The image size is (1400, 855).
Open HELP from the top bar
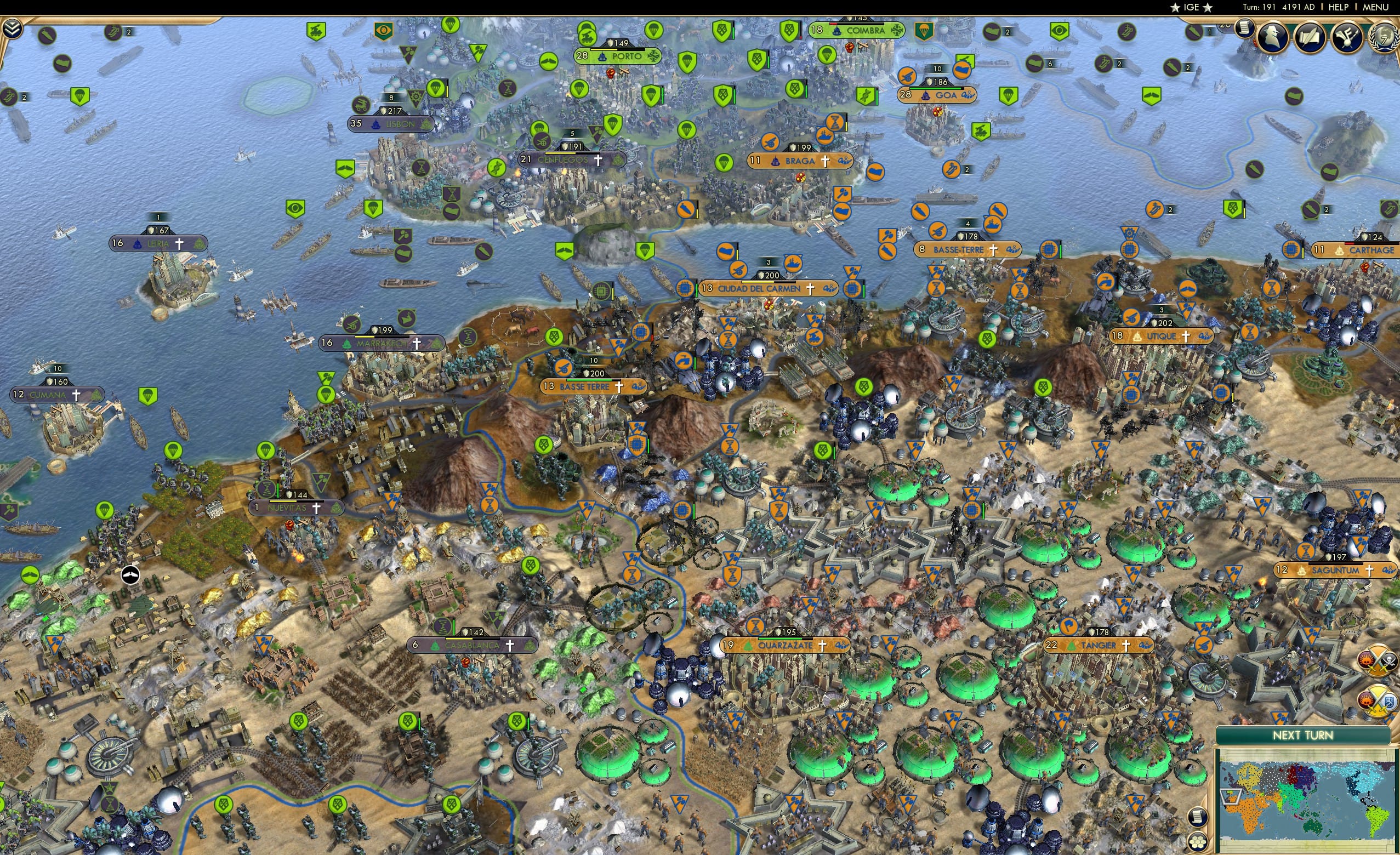pos(1339,7)
